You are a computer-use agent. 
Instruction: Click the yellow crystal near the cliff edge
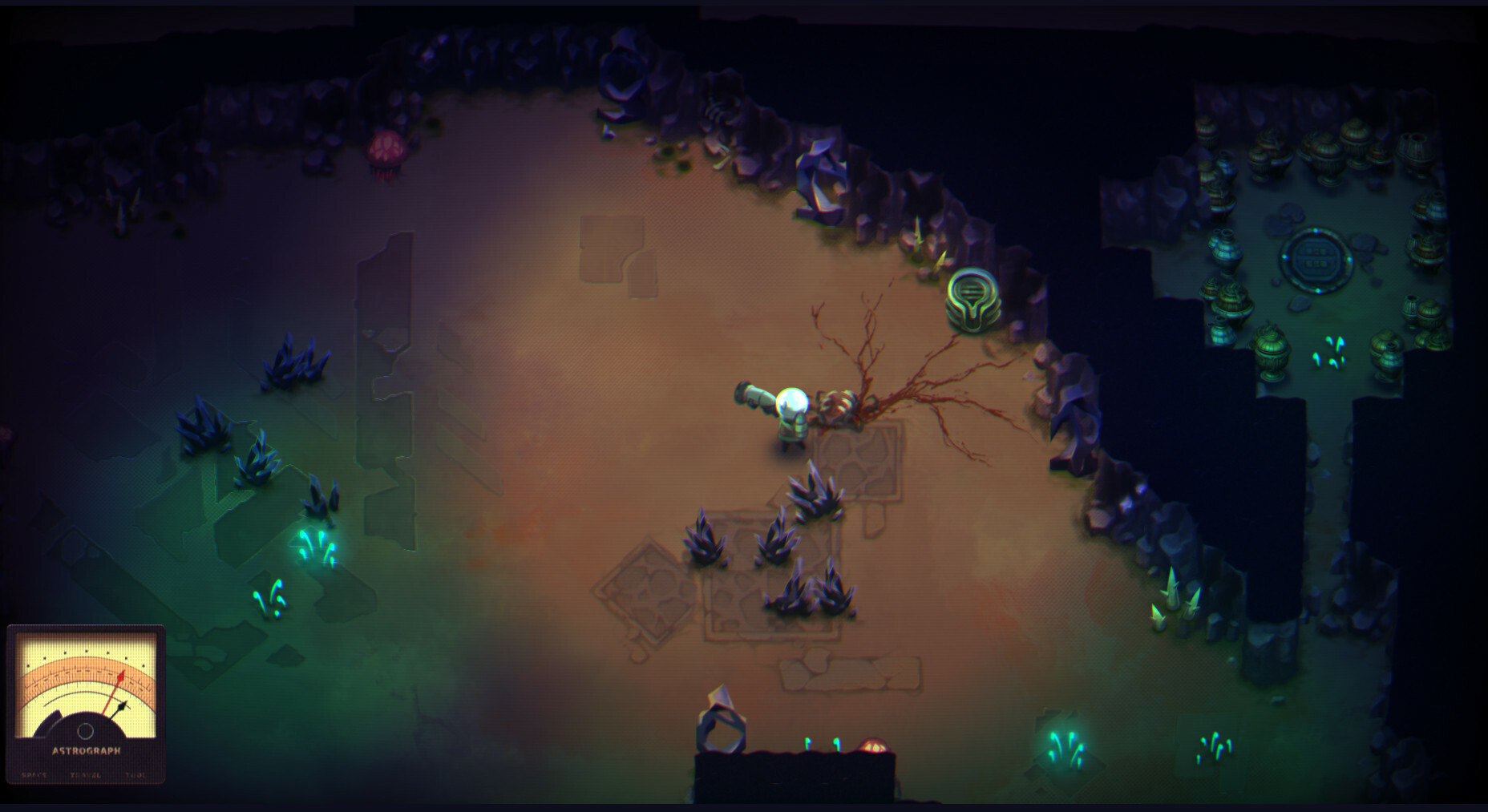point(940,261)
